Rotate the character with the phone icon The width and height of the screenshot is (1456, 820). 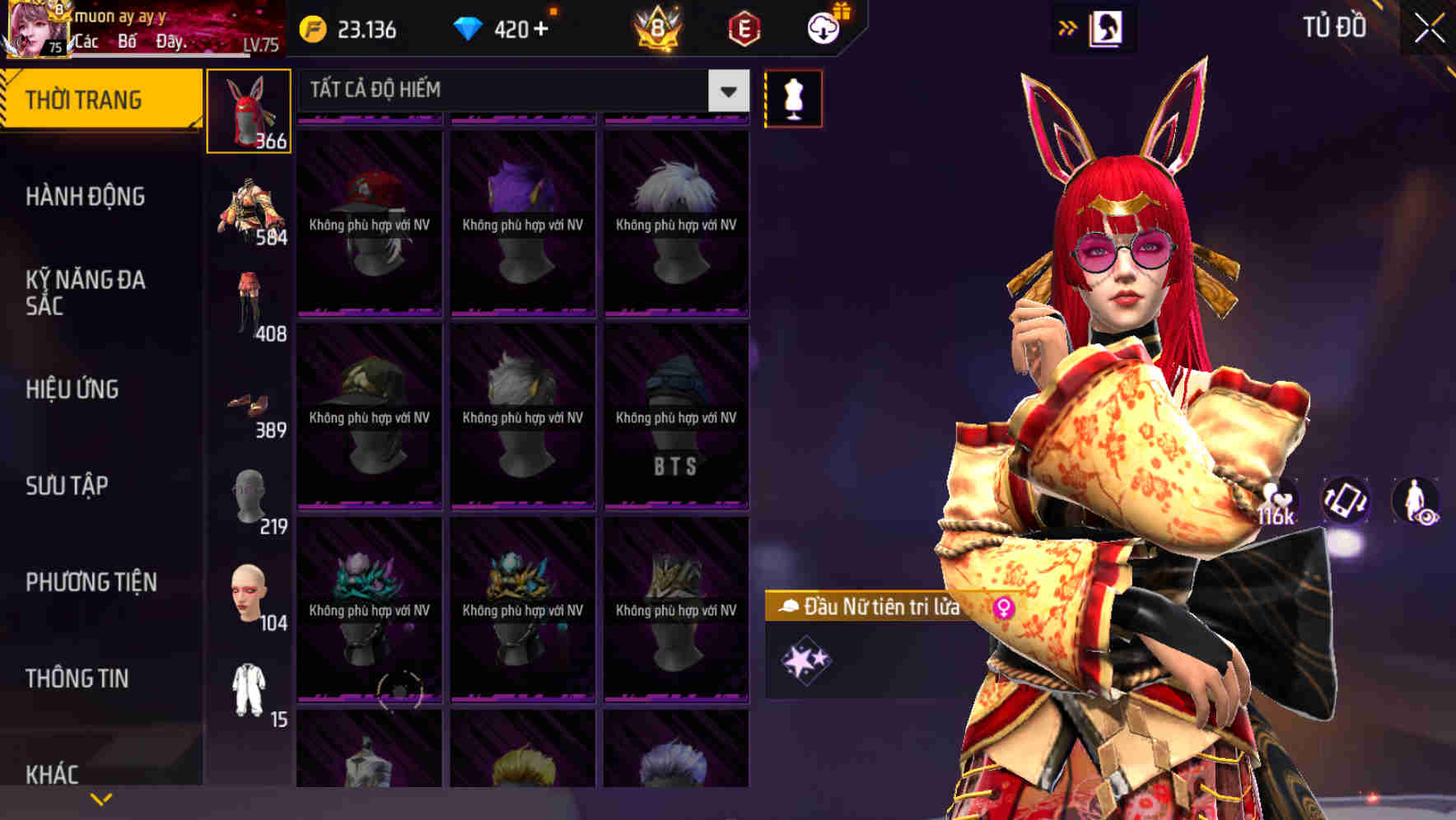coord(1347,502)
